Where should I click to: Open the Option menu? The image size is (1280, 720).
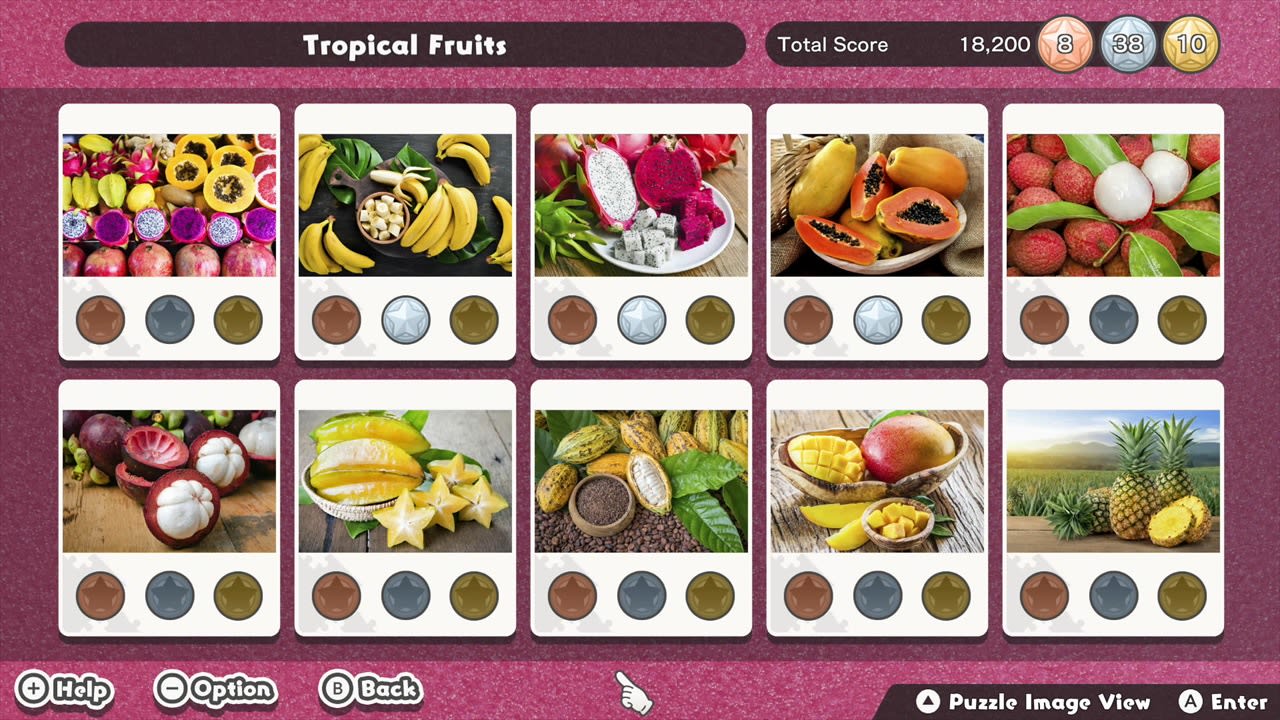[215, 690]
